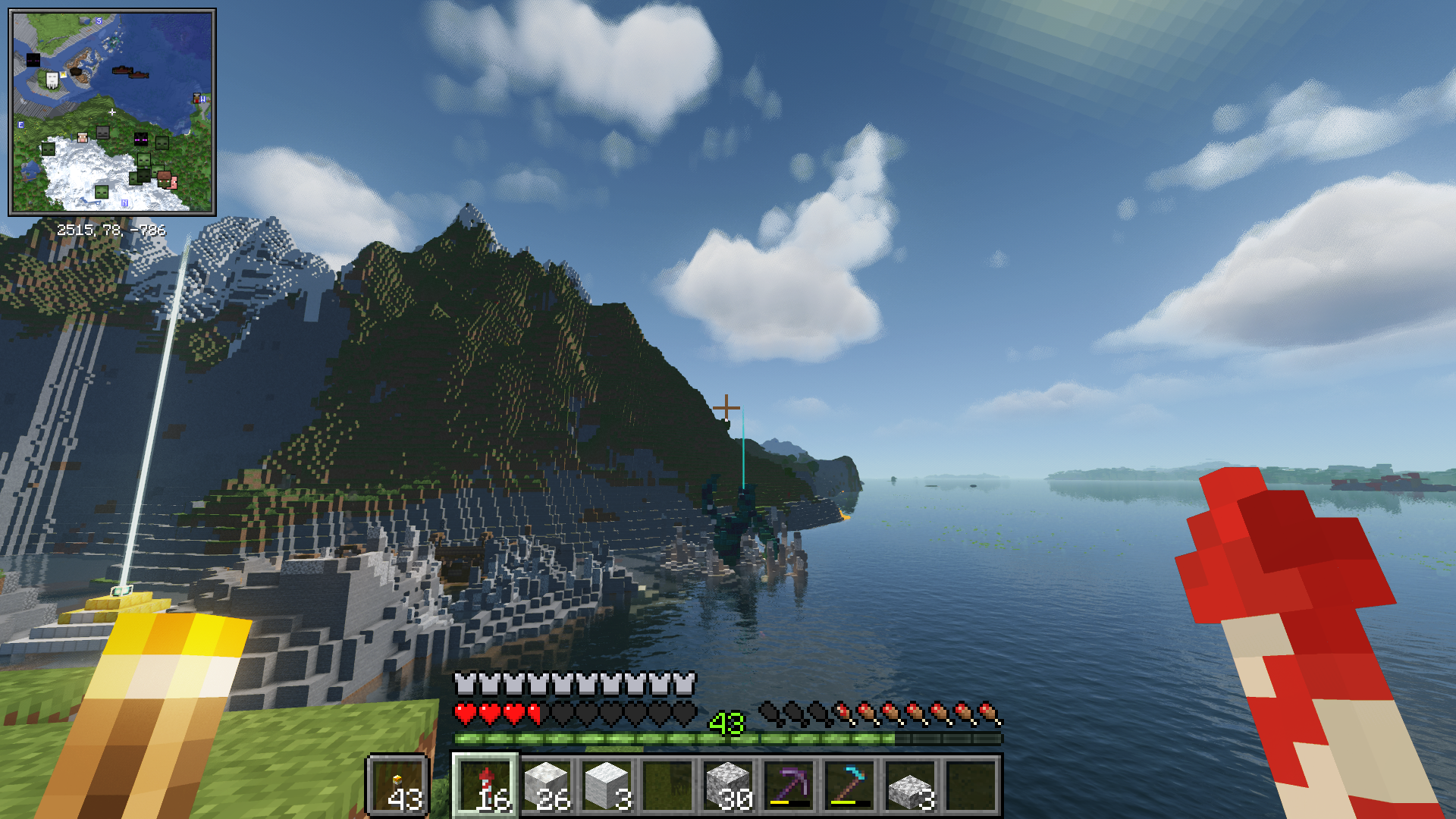
Task: Click the villager marker on the minimap edge
Action: [x=198, y=99]
